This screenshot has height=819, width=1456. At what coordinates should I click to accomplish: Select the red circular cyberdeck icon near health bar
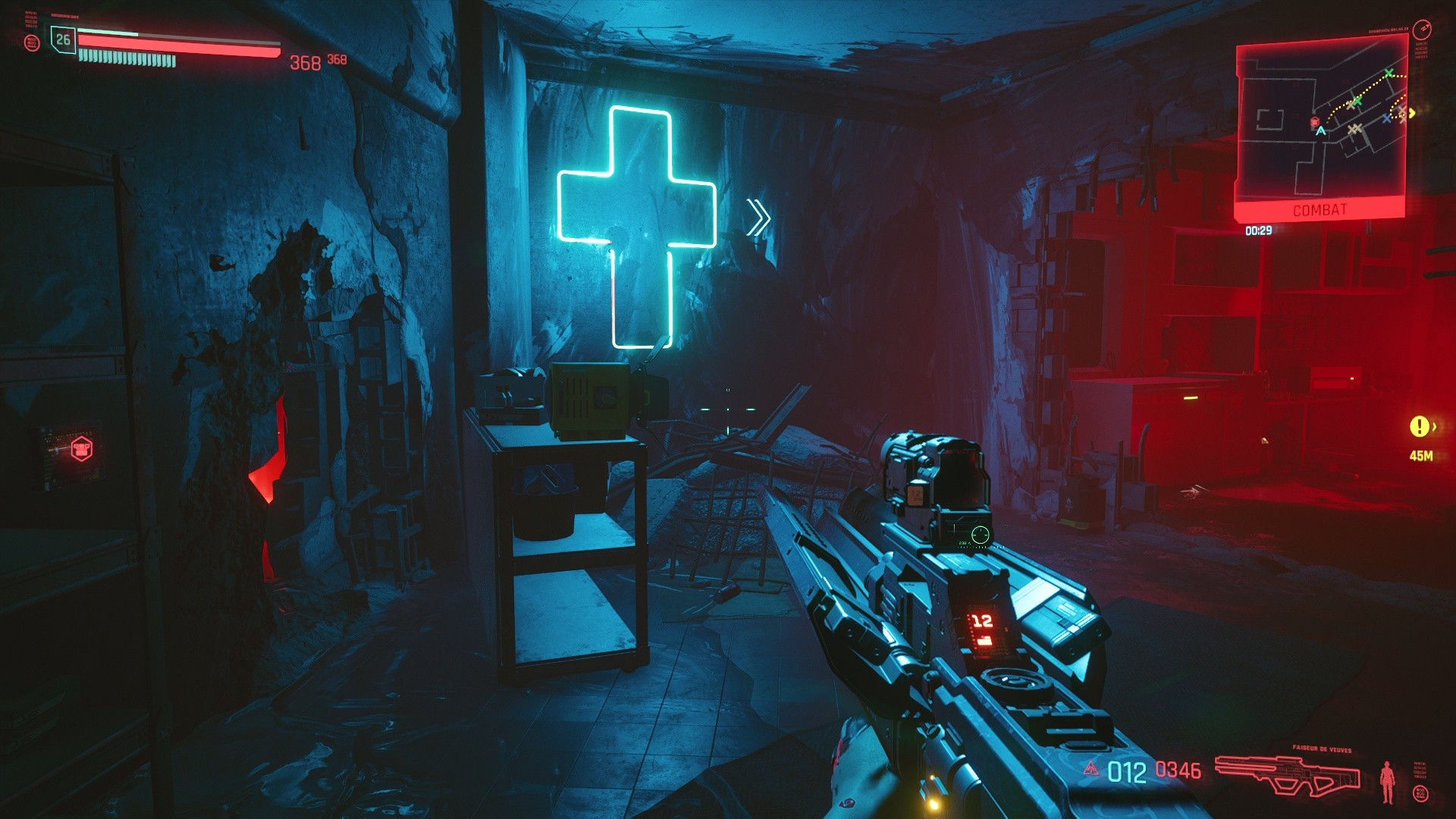click(x=32, y=42)
